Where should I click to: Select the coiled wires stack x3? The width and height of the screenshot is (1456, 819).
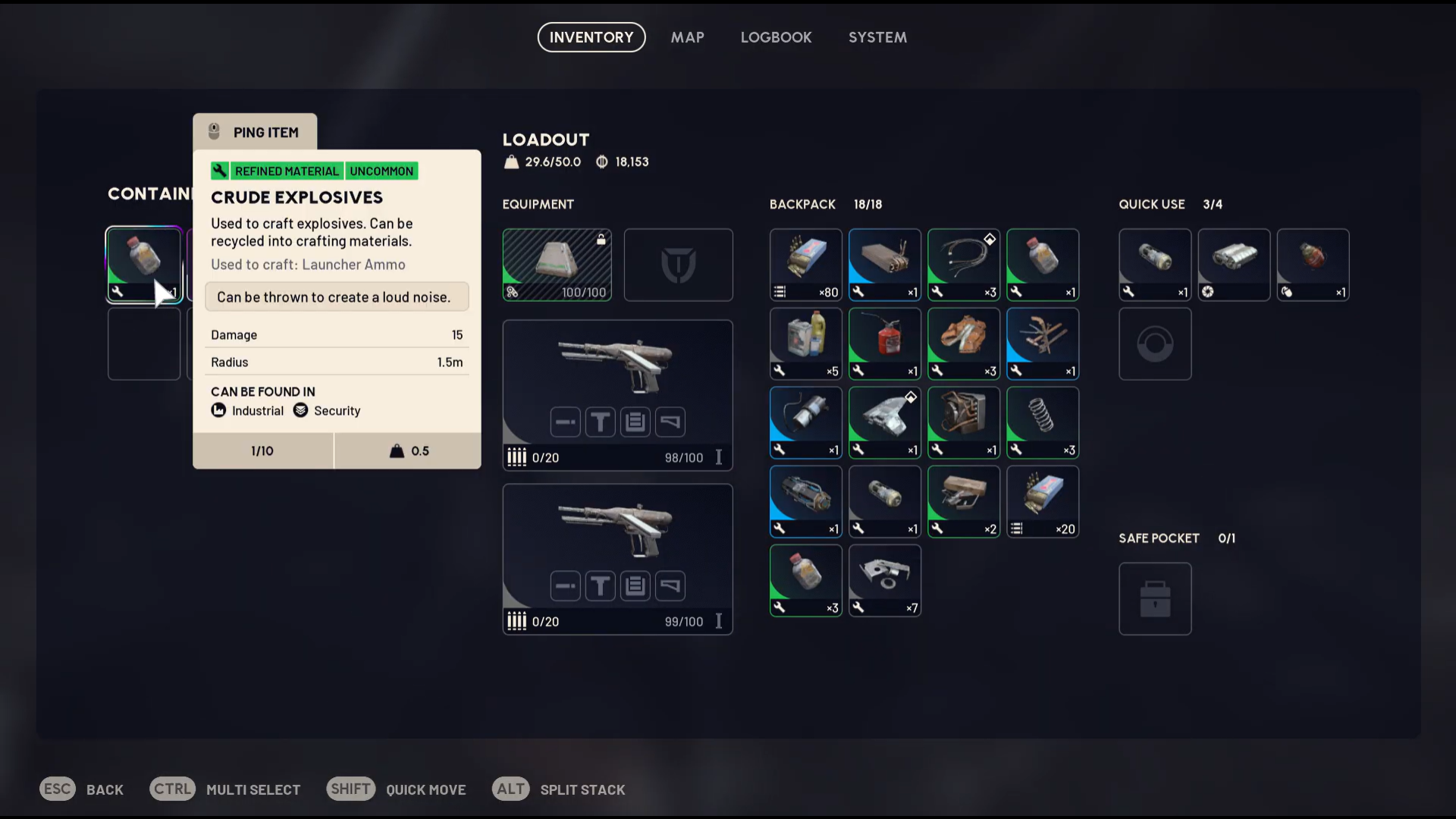(963, 265)
